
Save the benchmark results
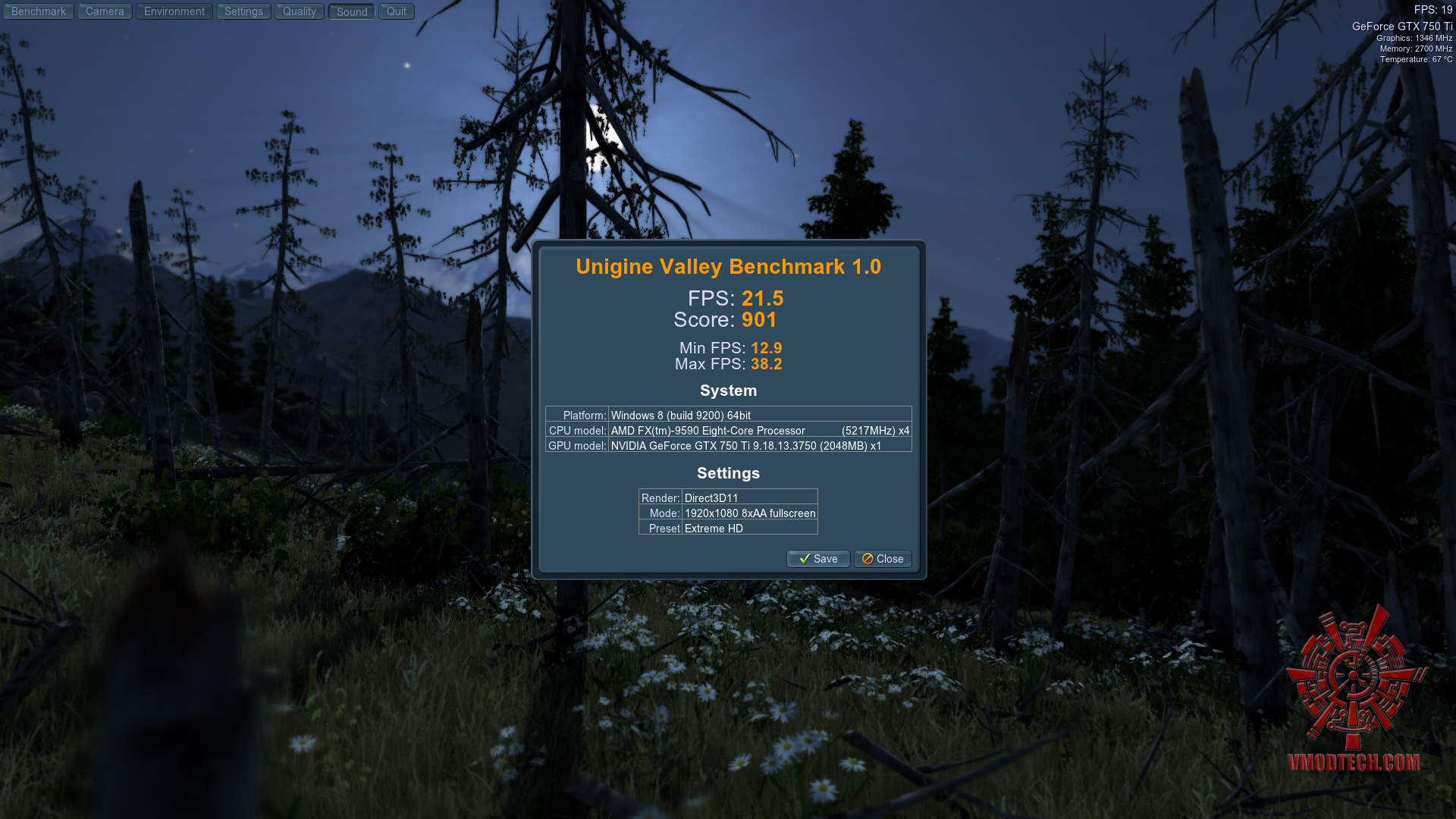point(818,559)
